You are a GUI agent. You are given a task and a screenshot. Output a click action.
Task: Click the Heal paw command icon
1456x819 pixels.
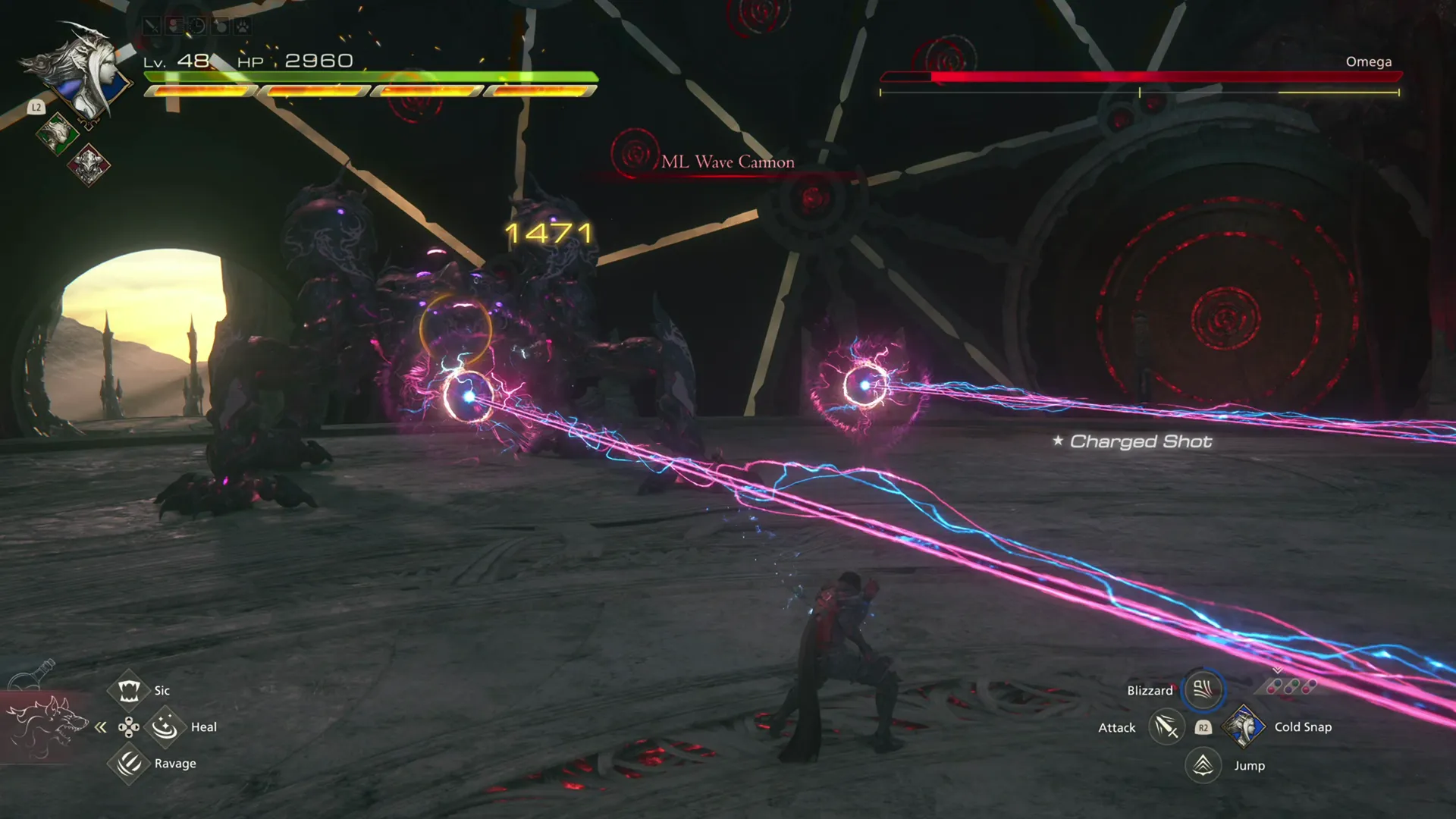pos(165,726)
